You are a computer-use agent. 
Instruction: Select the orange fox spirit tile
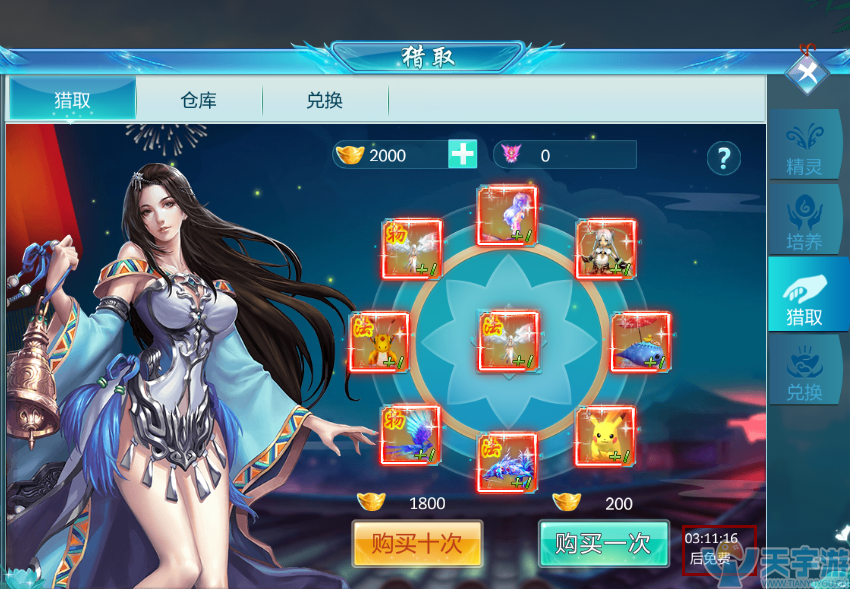pos(379,342)
